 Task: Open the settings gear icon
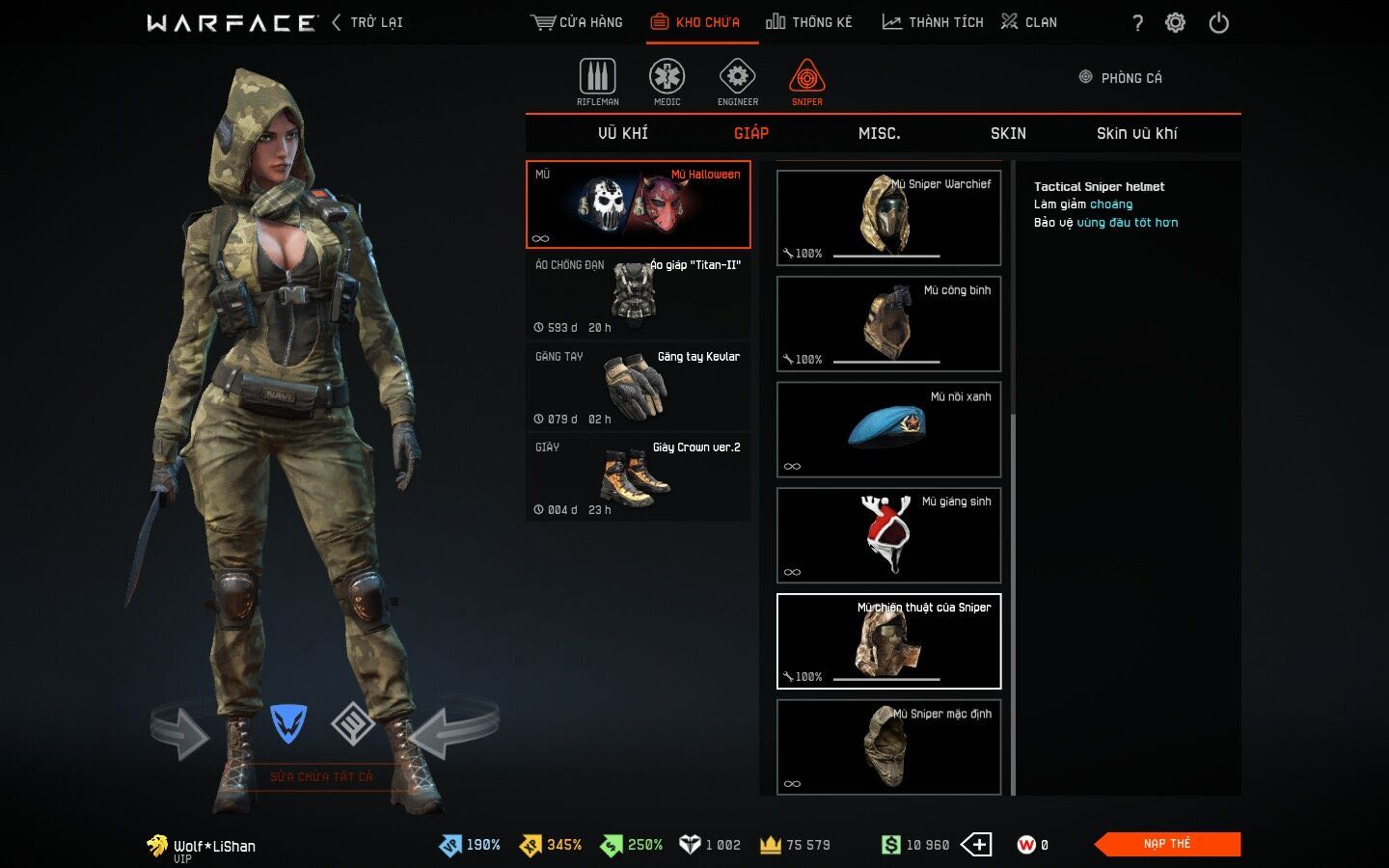click(1175, 23)
